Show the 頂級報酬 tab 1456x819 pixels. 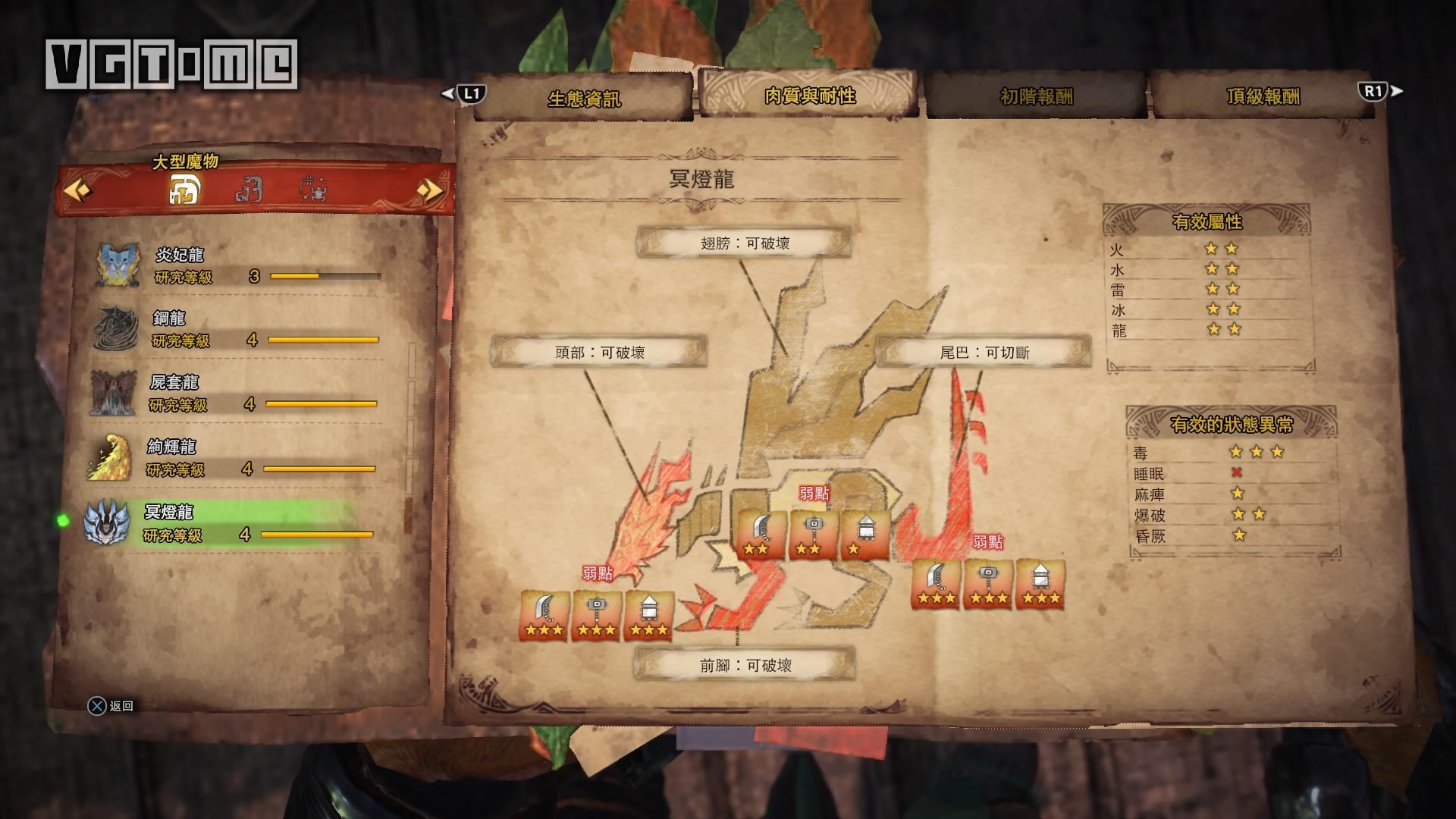click(x=1263, y=97)
